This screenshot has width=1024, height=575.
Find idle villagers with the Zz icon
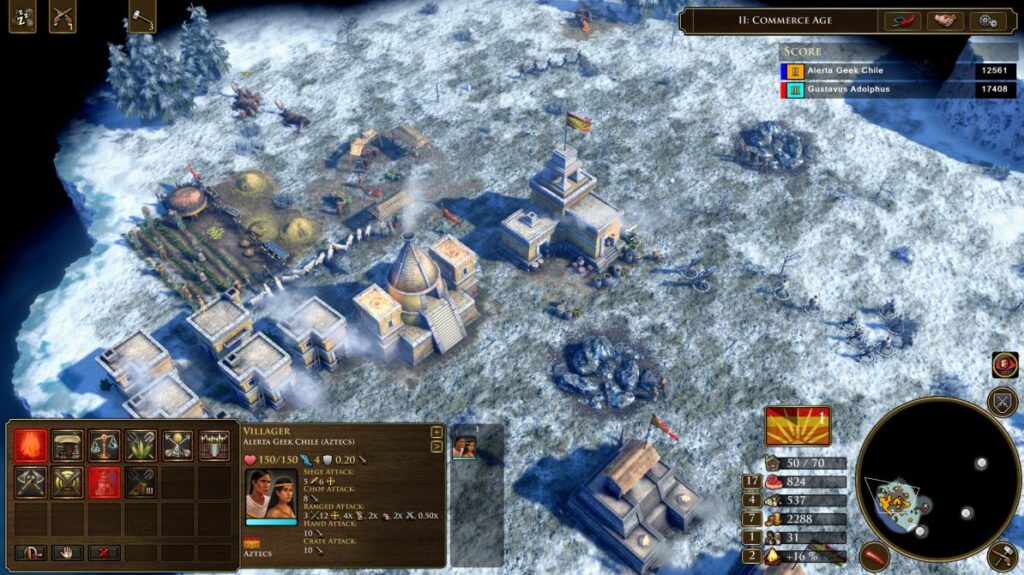[22, 17]
